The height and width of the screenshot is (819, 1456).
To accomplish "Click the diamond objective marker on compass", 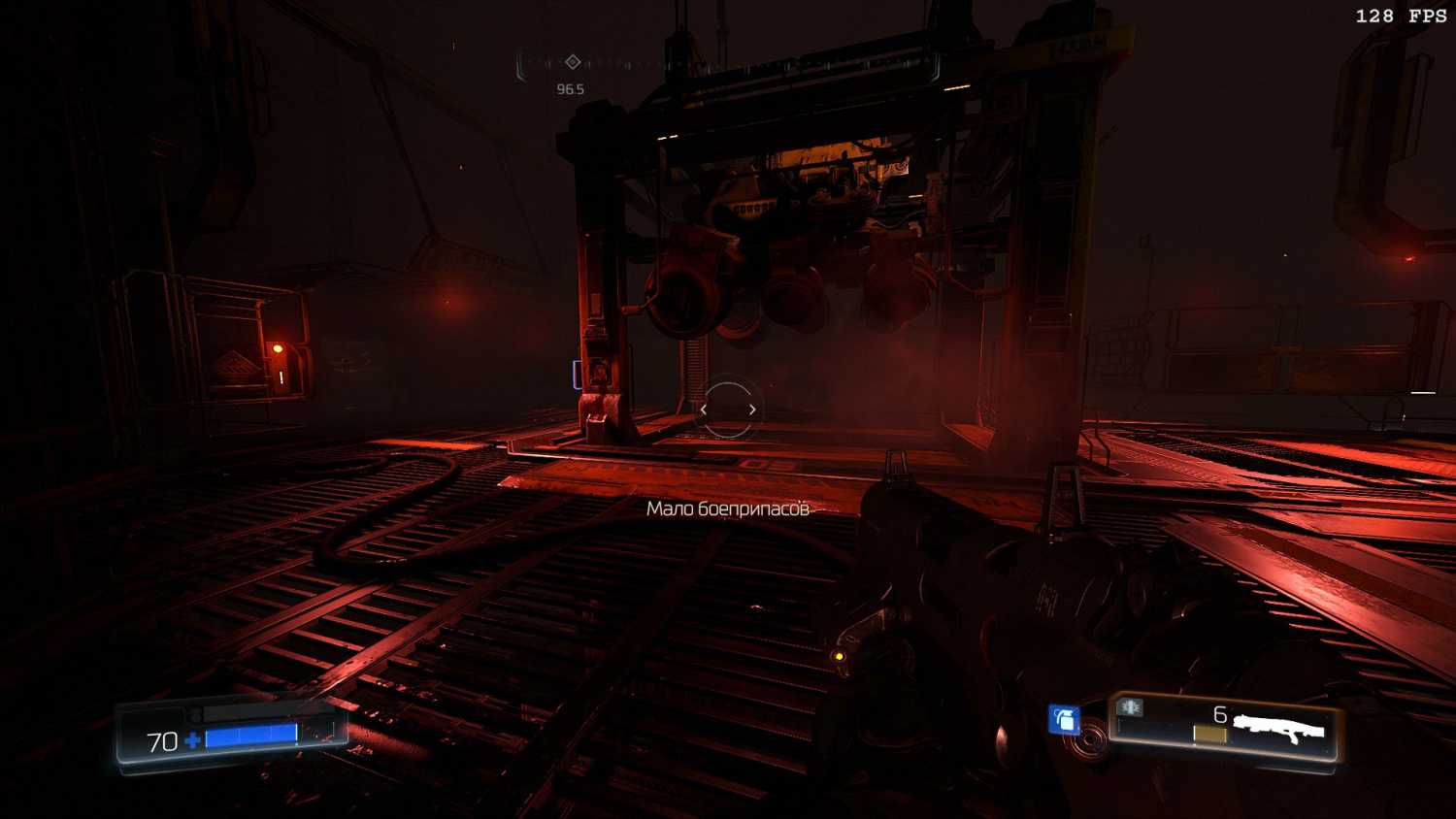I will pyautogui.click(x=573, y=62).
